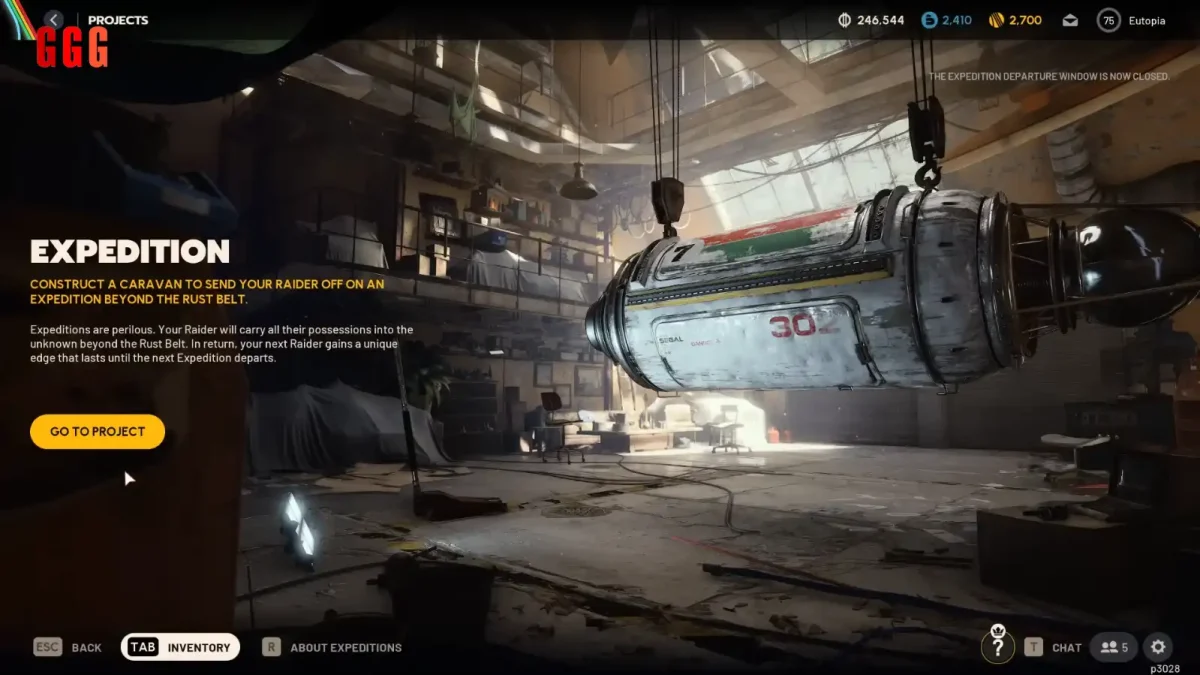1200x675 pixels.
Task: Open the party members list showing 5
Action: point(1113,647)
